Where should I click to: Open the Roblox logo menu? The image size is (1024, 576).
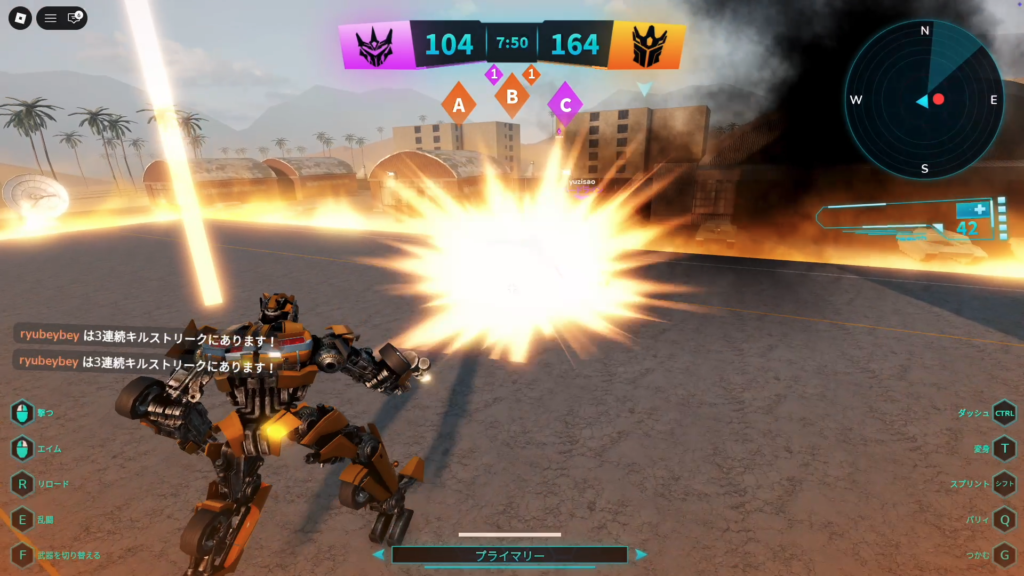[20, 18]
